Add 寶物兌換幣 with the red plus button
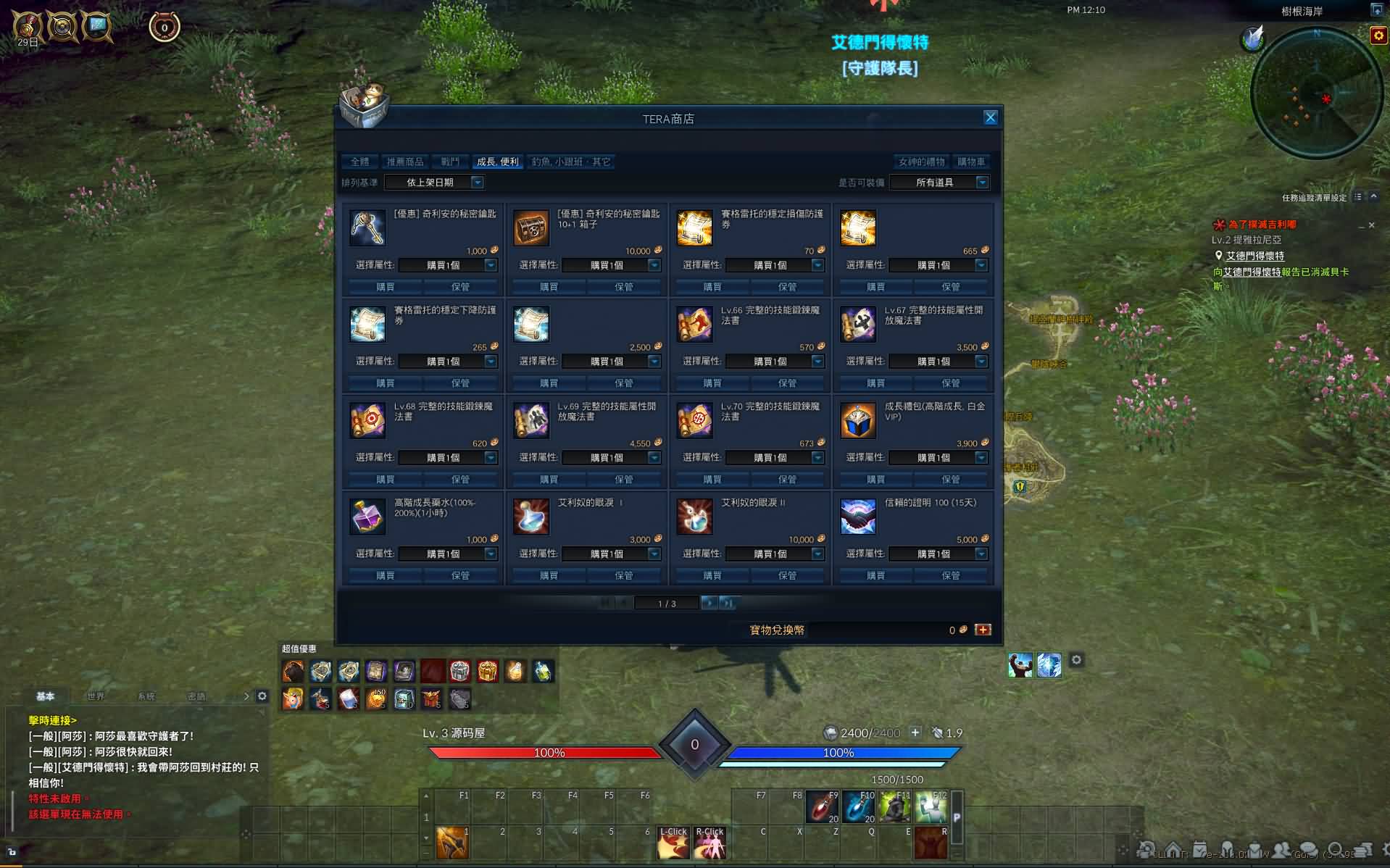 (983, 630)
